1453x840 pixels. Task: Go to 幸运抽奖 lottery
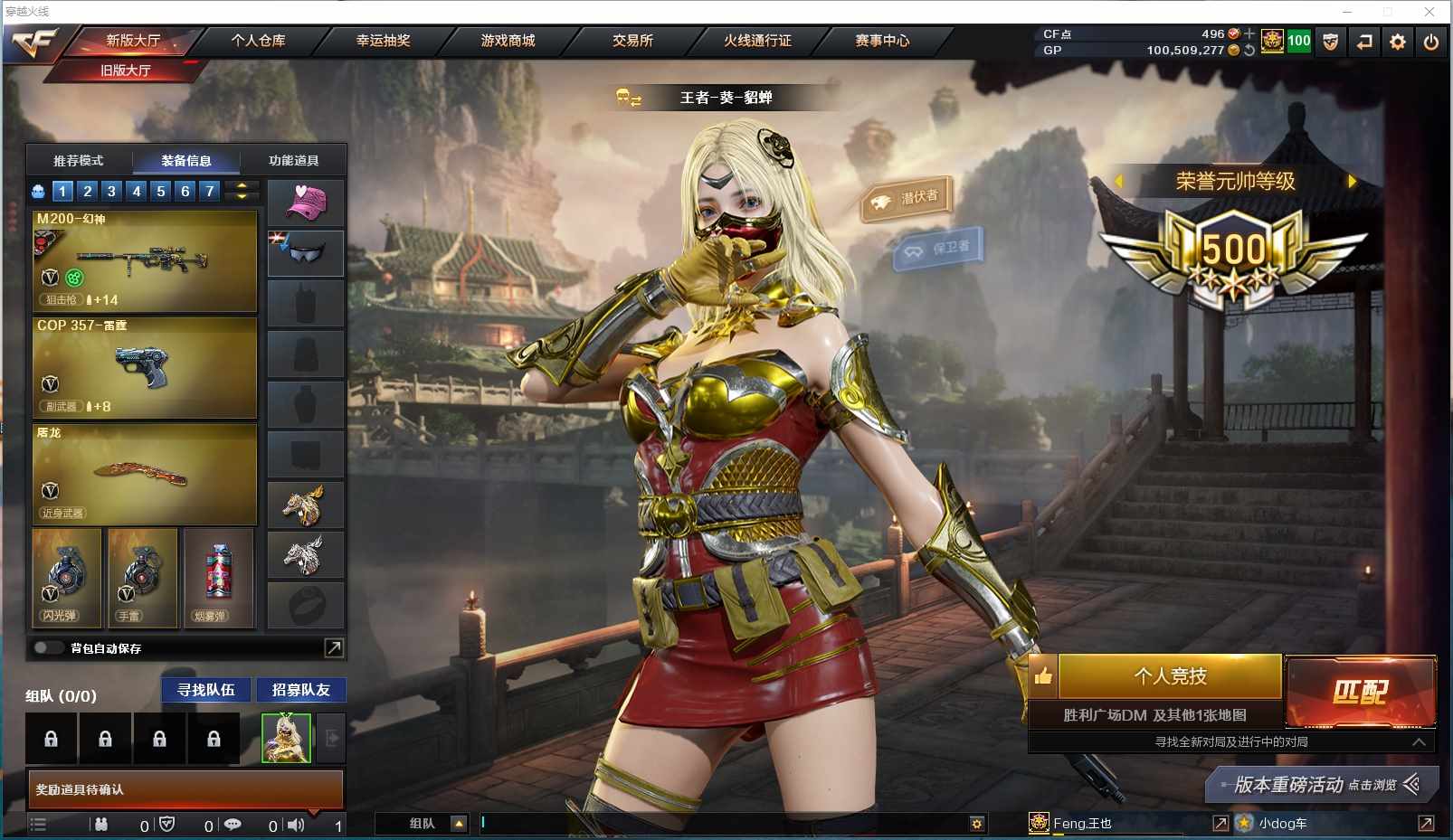click(383, 41)
